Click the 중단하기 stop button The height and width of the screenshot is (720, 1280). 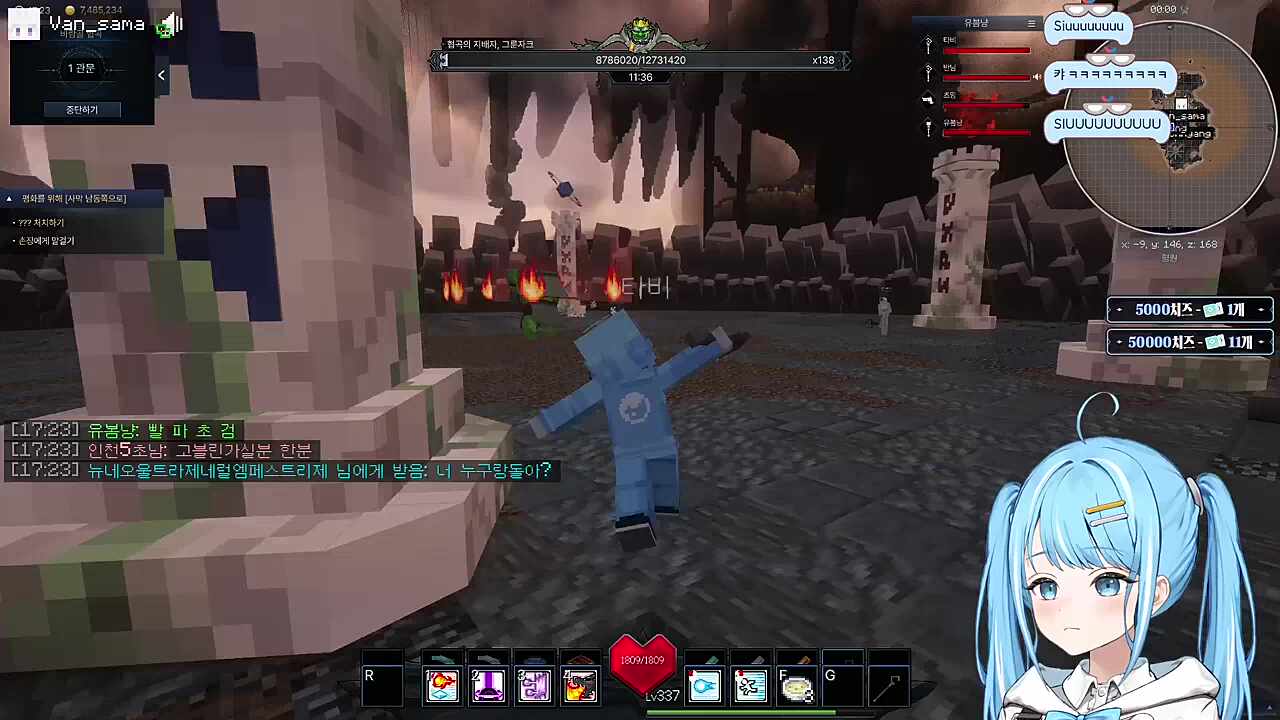[x=82, y=109]
